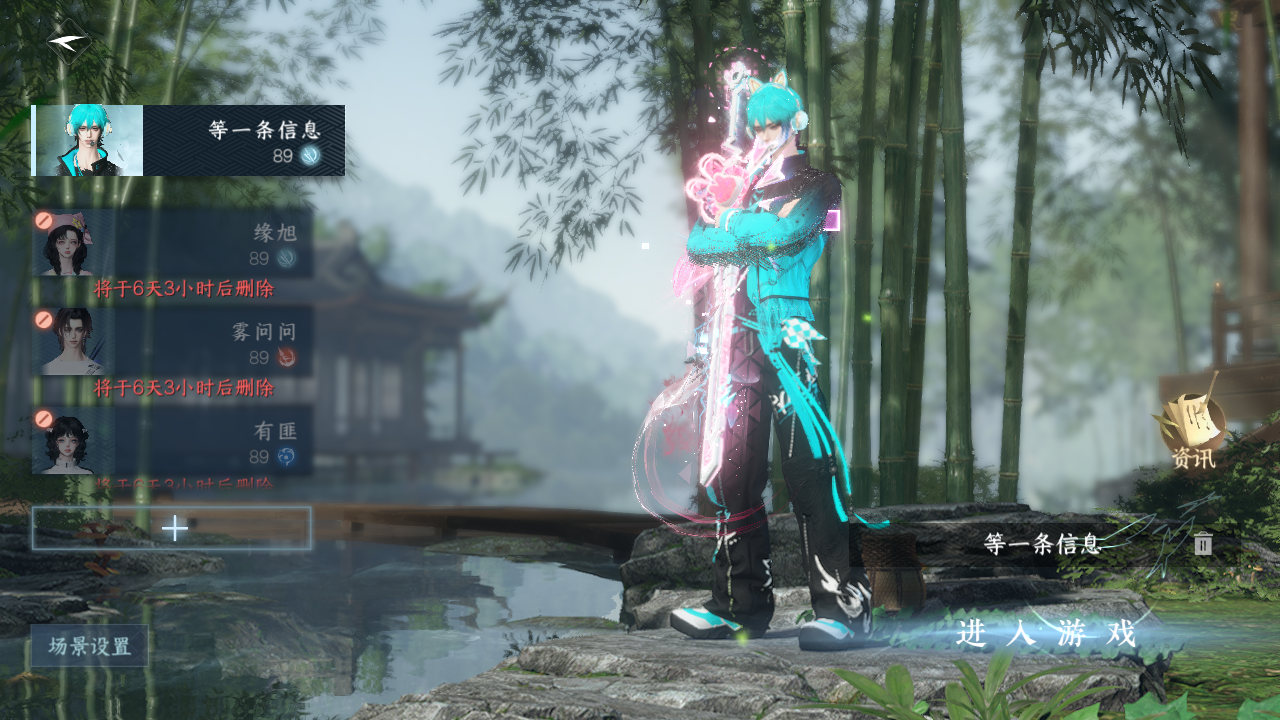1280x720 pixels.
Task: Create a new character with the plus slot
Action: (x=172, y=528)
